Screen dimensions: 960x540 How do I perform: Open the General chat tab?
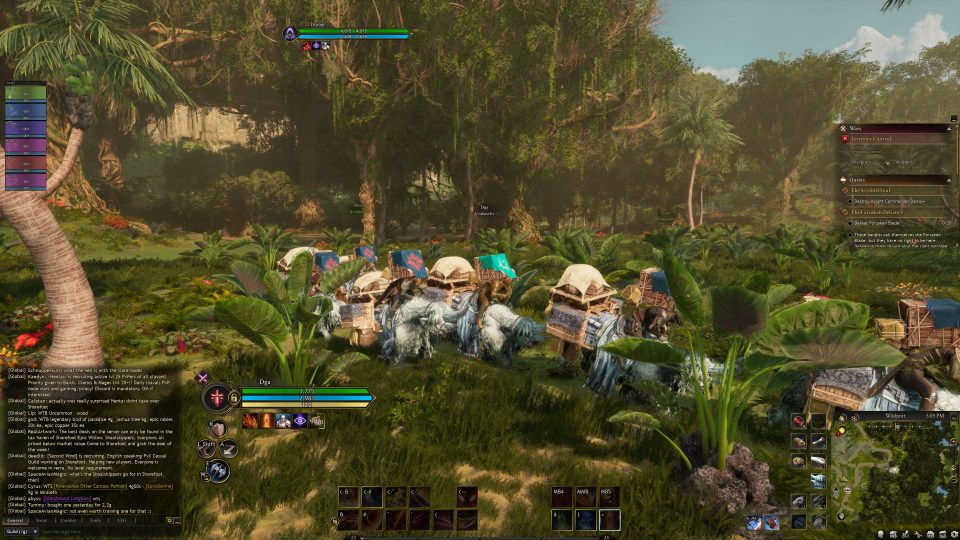click(x=16, y=520)
